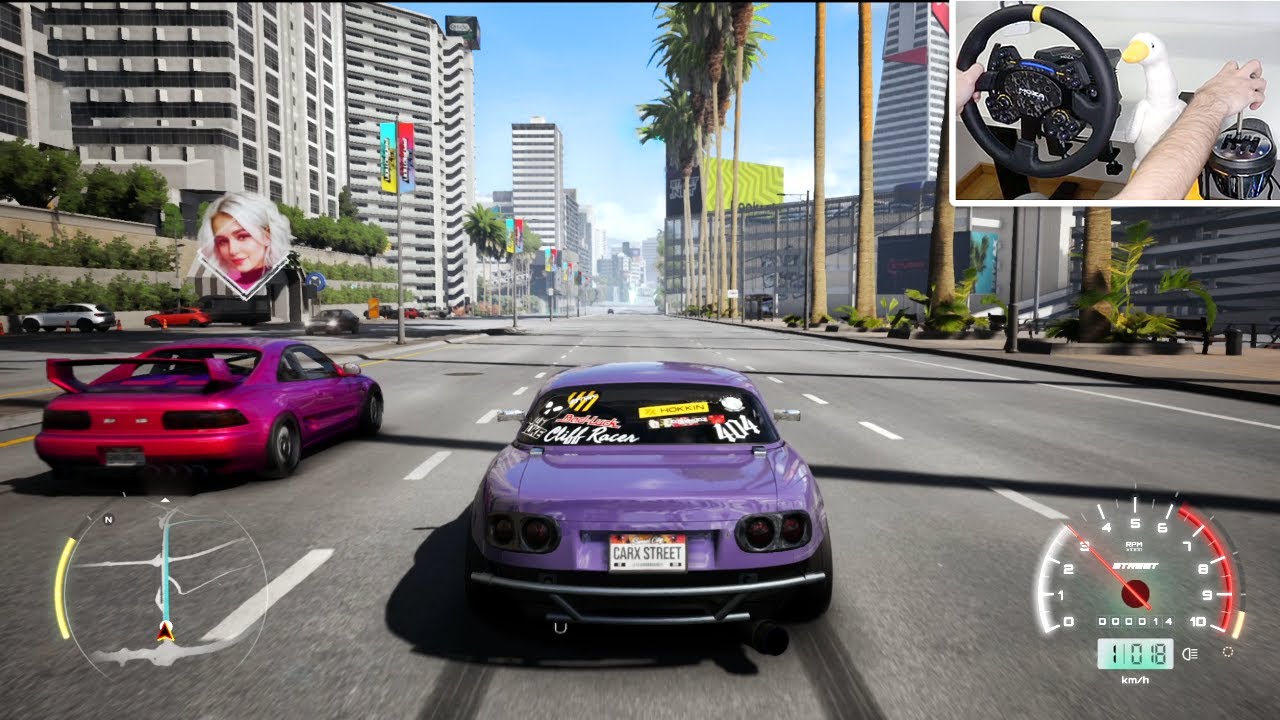
Task: Toggle the white waypoint triangle above the minimap
Action: pyautogui.click(x=165, y=500)
